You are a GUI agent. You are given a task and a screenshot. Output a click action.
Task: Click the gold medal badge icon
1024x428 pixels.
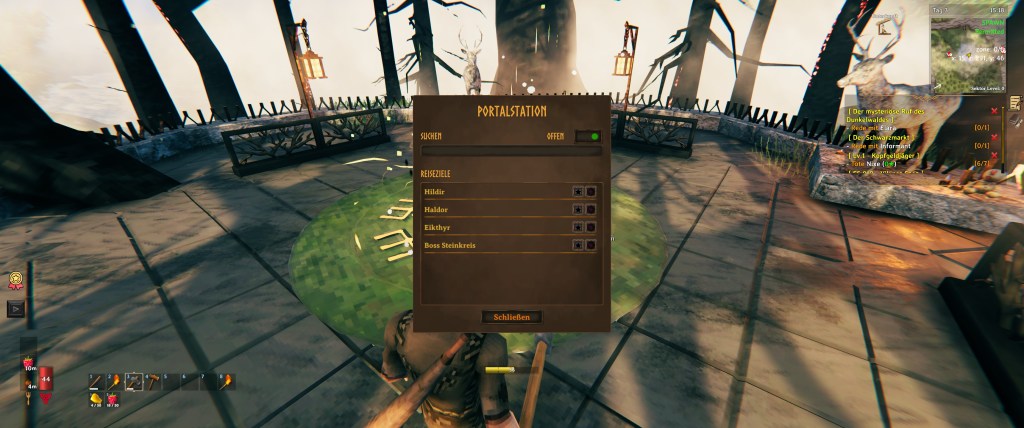pos(16,282)
